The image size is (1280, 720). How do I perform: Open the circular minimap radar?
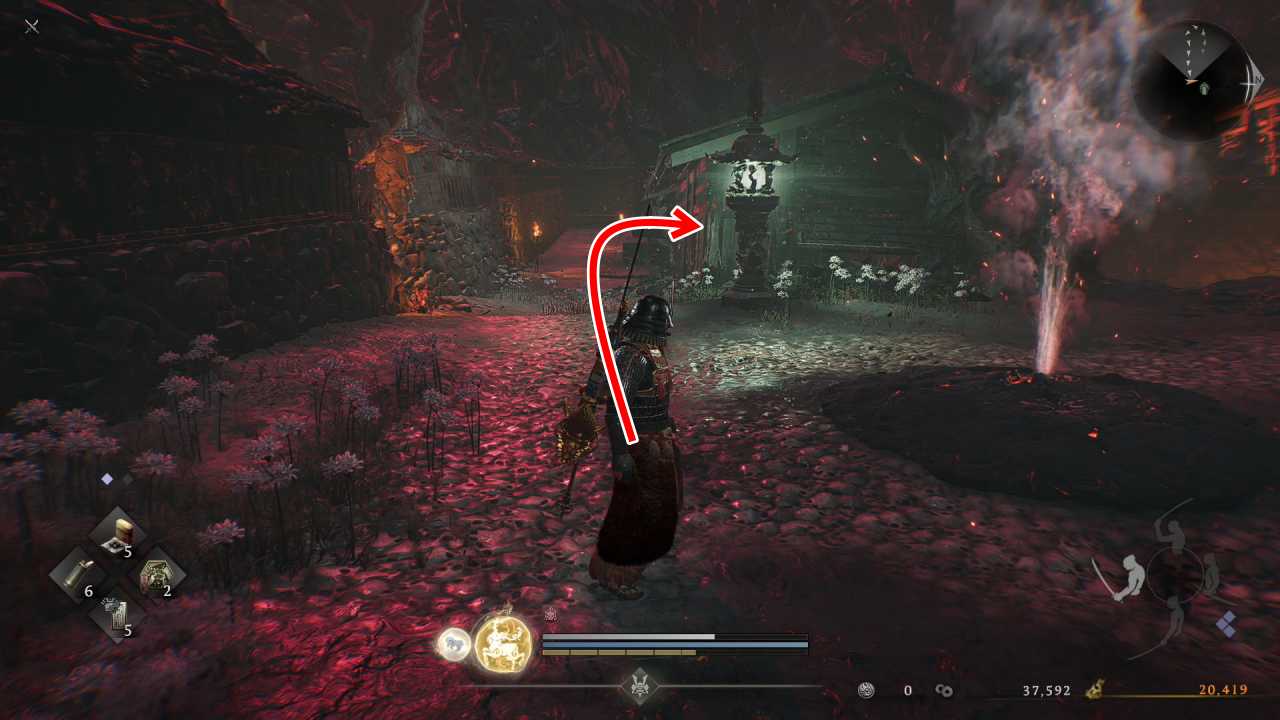[1190, 80]
